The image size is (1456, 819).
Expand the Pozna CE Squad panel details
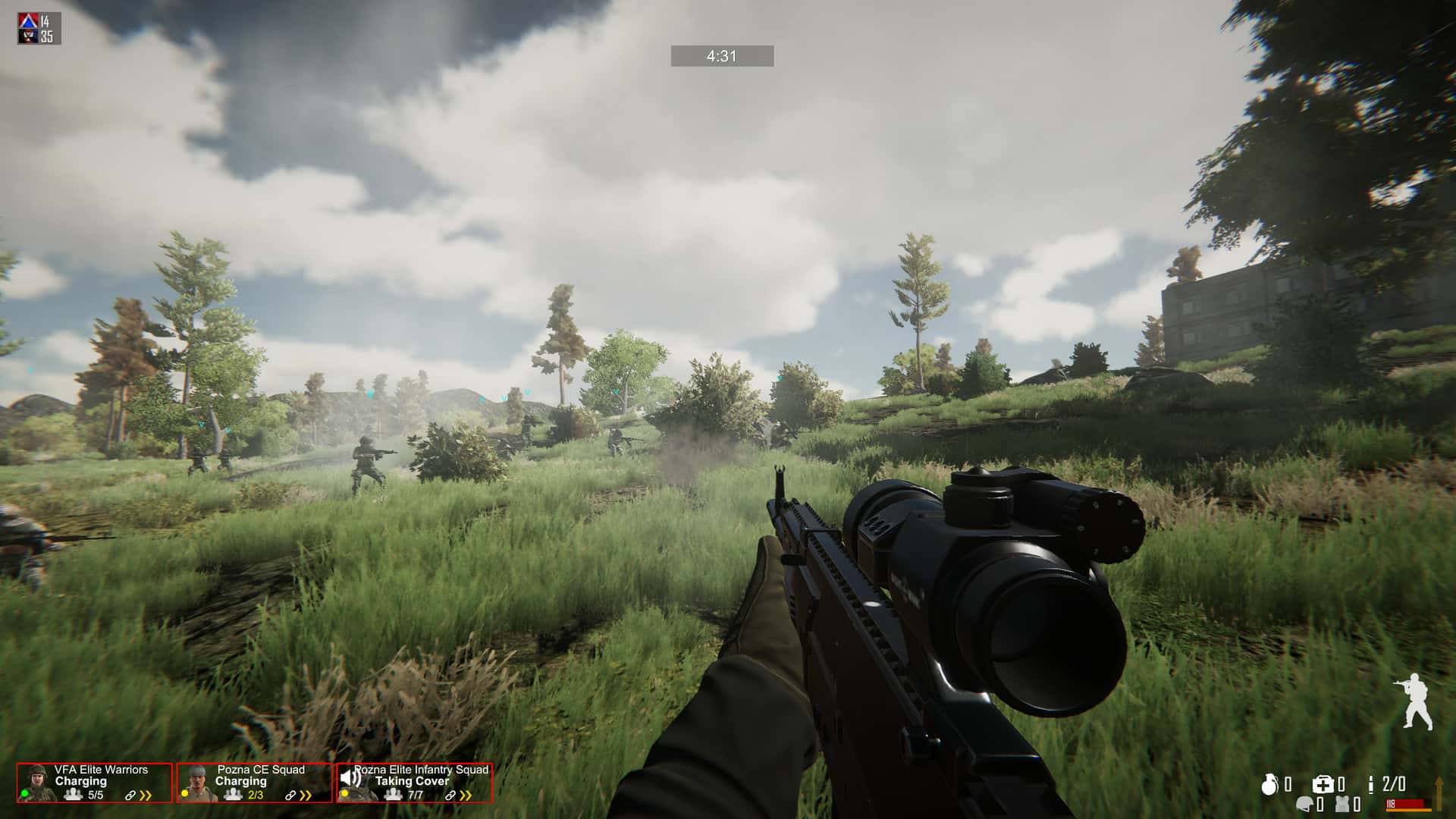(305, 795)
